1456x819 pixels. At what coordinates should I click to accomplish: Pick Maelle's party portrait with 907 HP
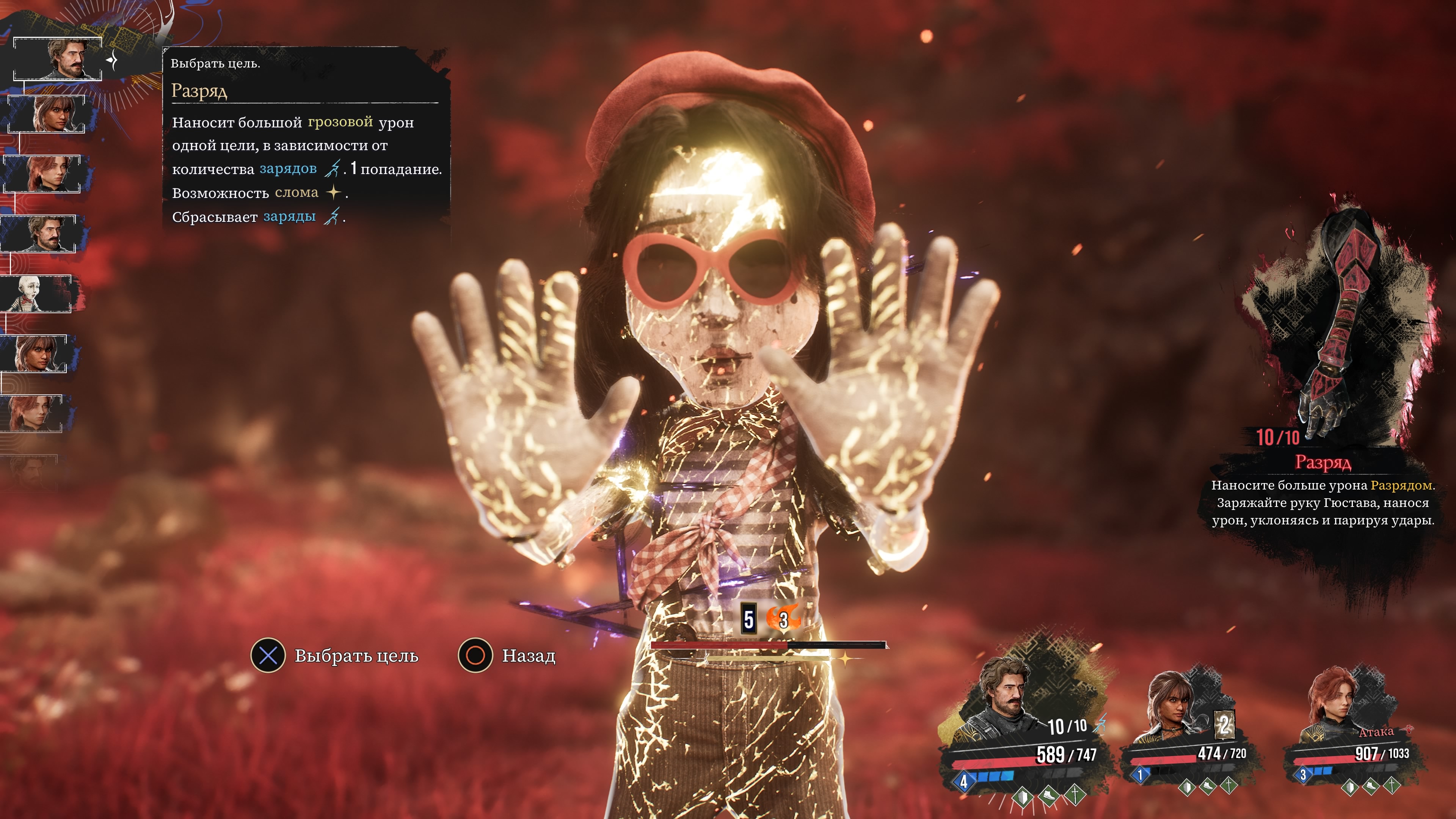click(x=1334, y=706)
